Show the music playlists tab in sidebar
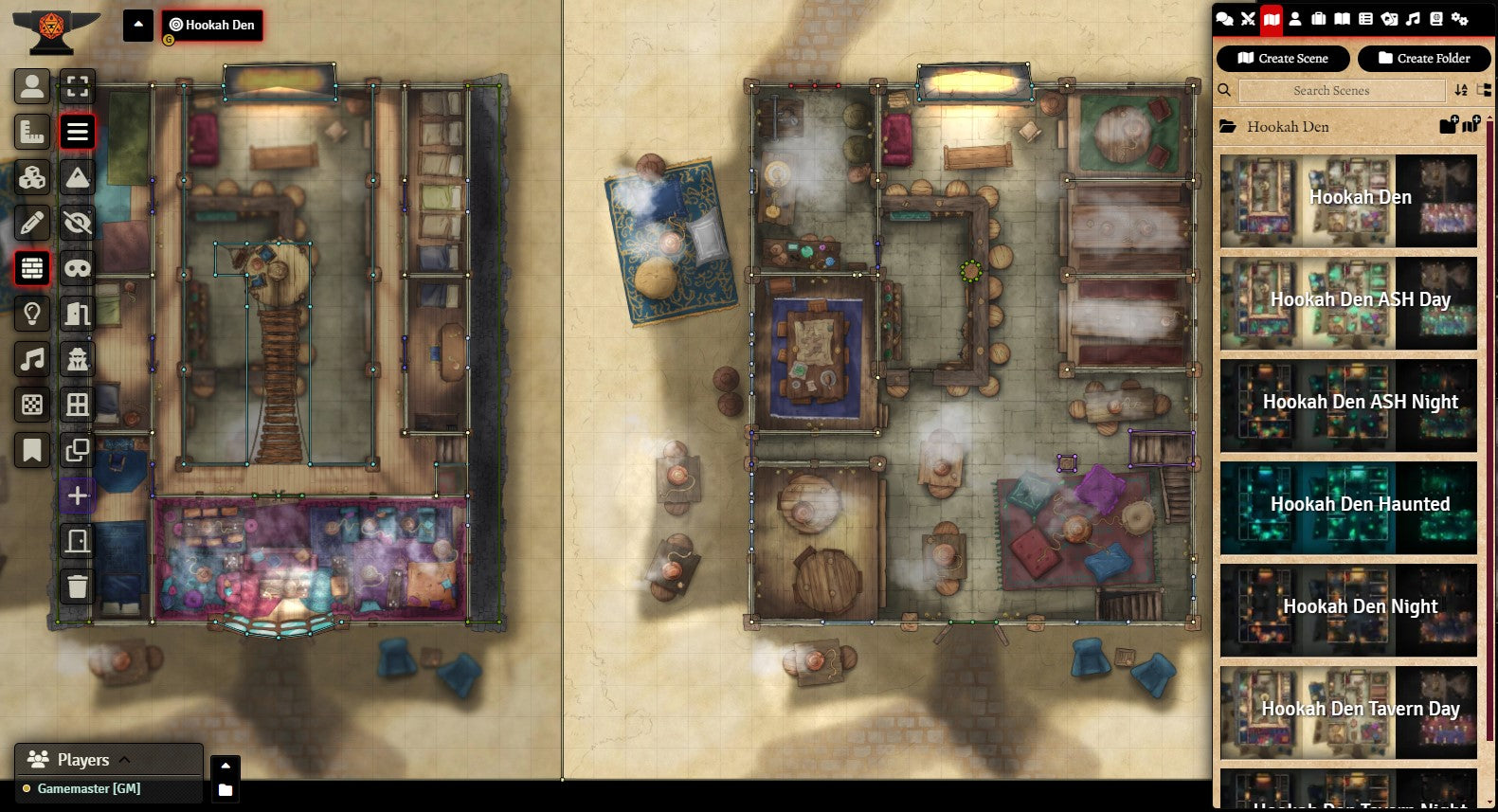The height and width of the screenshot is (812, 1498). pyautogui.click(x=1413, y=19)
